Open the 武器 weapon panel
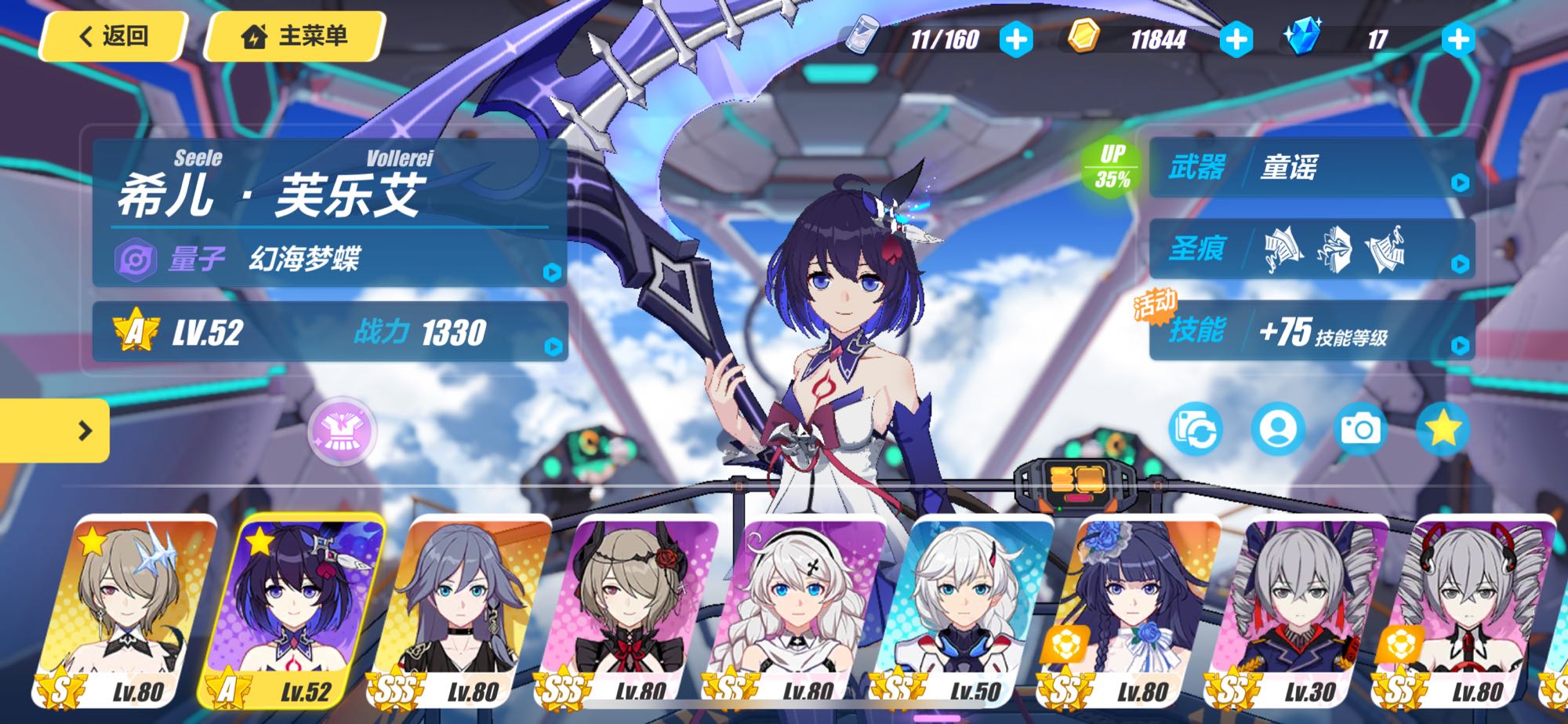The height and width of the screenshot is (724, 1568). point(1311,168)
